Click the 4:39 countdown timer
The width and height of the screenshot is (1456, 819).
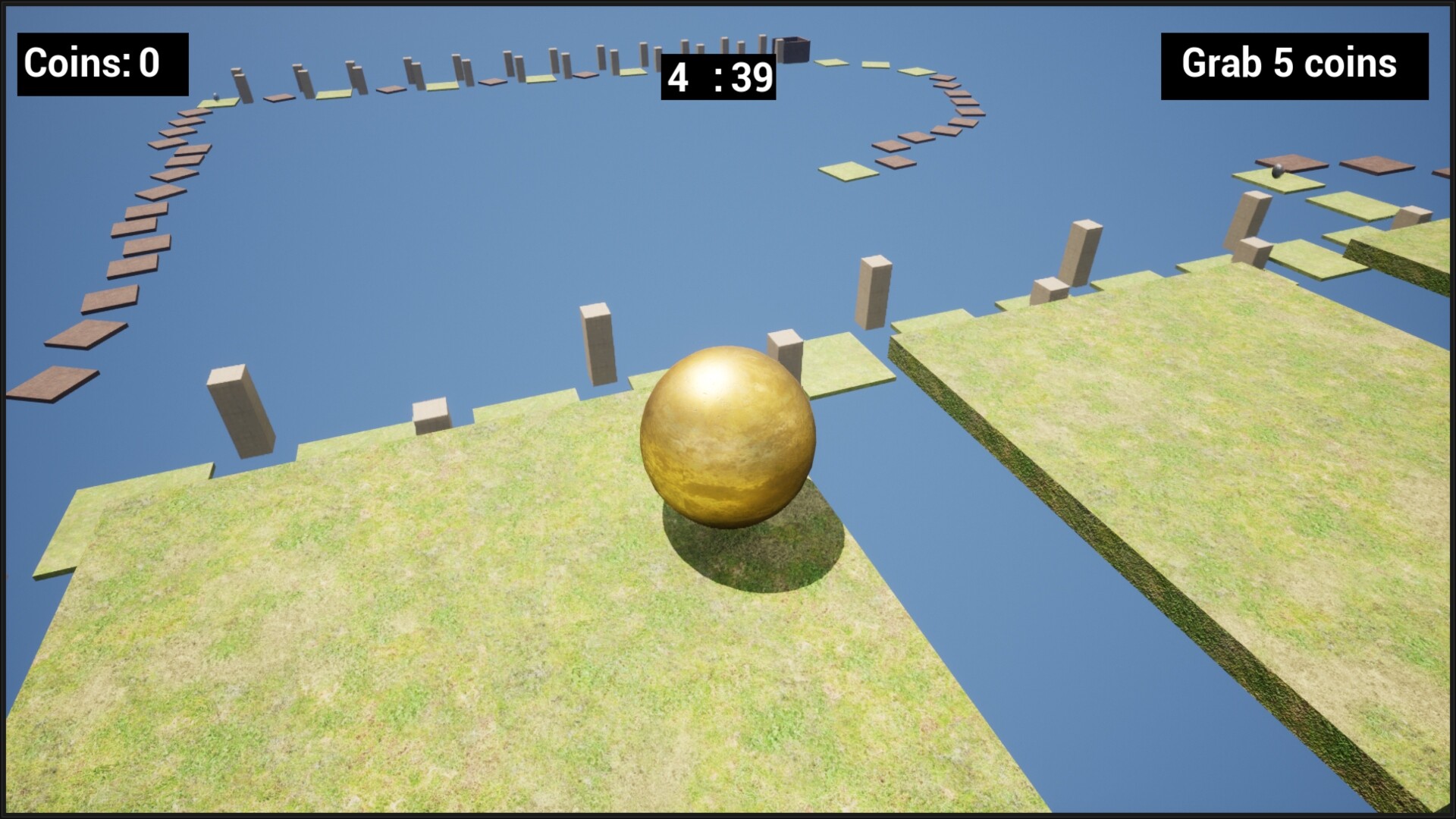click(x=720, y=77)
